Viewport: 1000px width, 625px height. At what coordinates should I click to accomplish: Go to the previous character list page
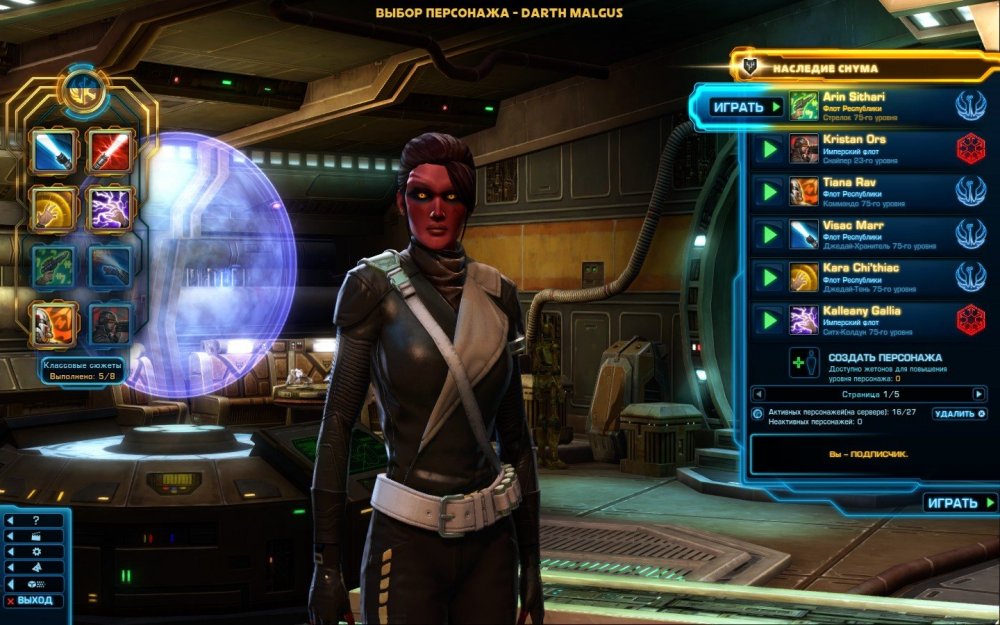(757, 394)
